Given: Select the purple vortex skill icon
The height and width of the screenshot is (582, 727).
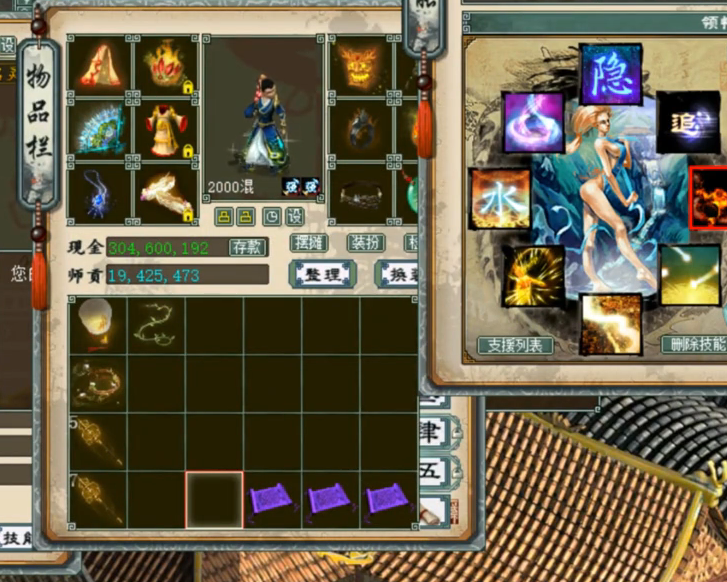Looking at the screenshot, I should pos(532,122).
